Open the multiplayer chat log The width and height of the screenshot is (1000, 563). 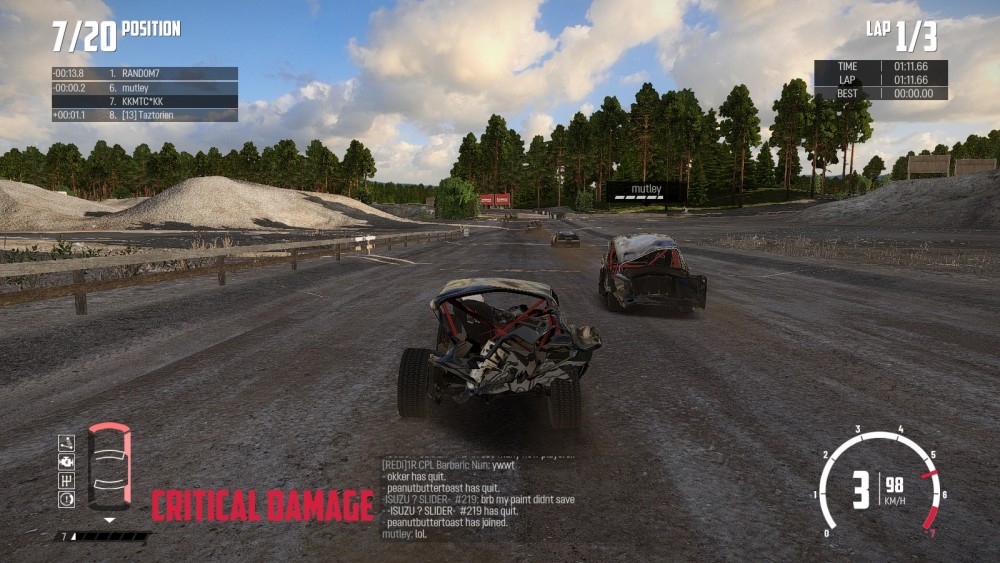(x=478, y=497)
